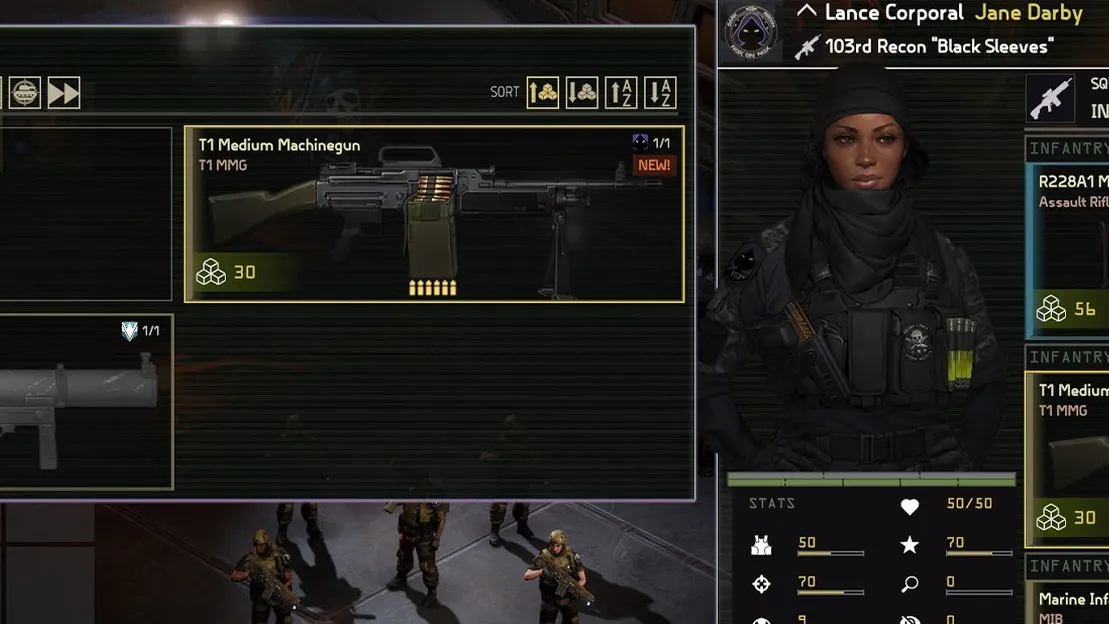Sort by cost descending

[x=582, y=93]
